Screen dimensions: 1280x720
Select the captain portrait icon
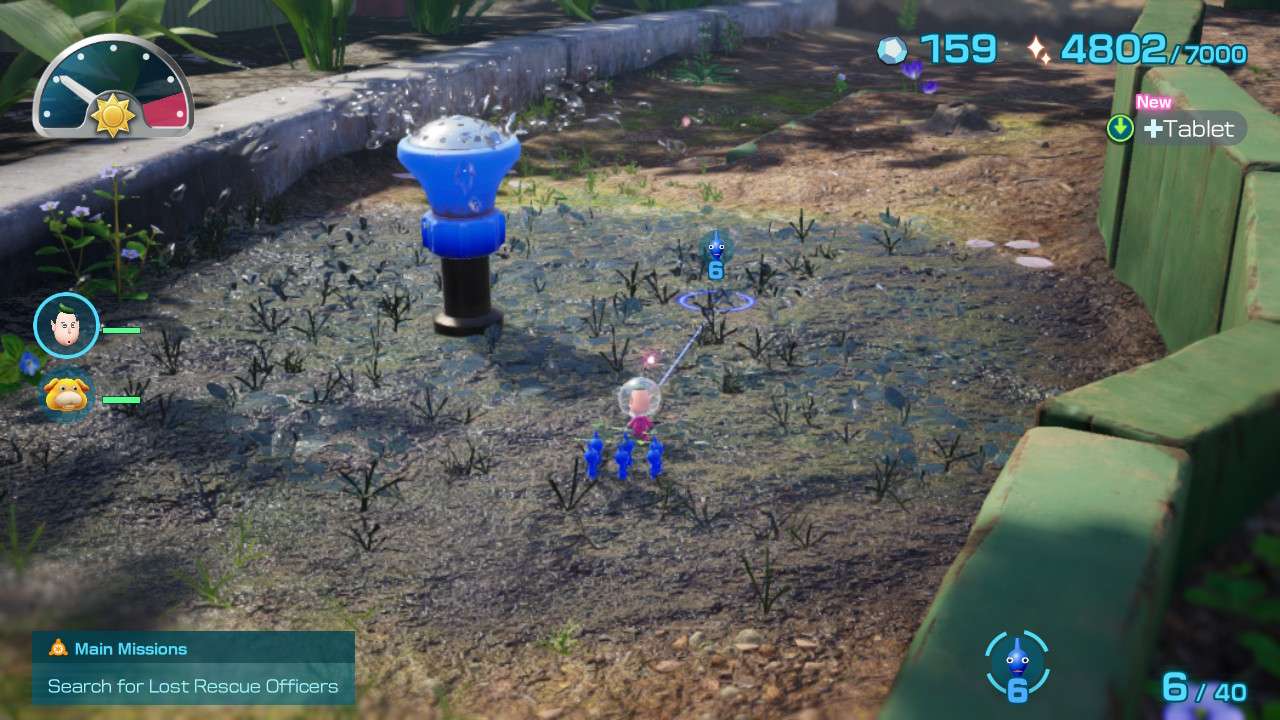point(66,325)
